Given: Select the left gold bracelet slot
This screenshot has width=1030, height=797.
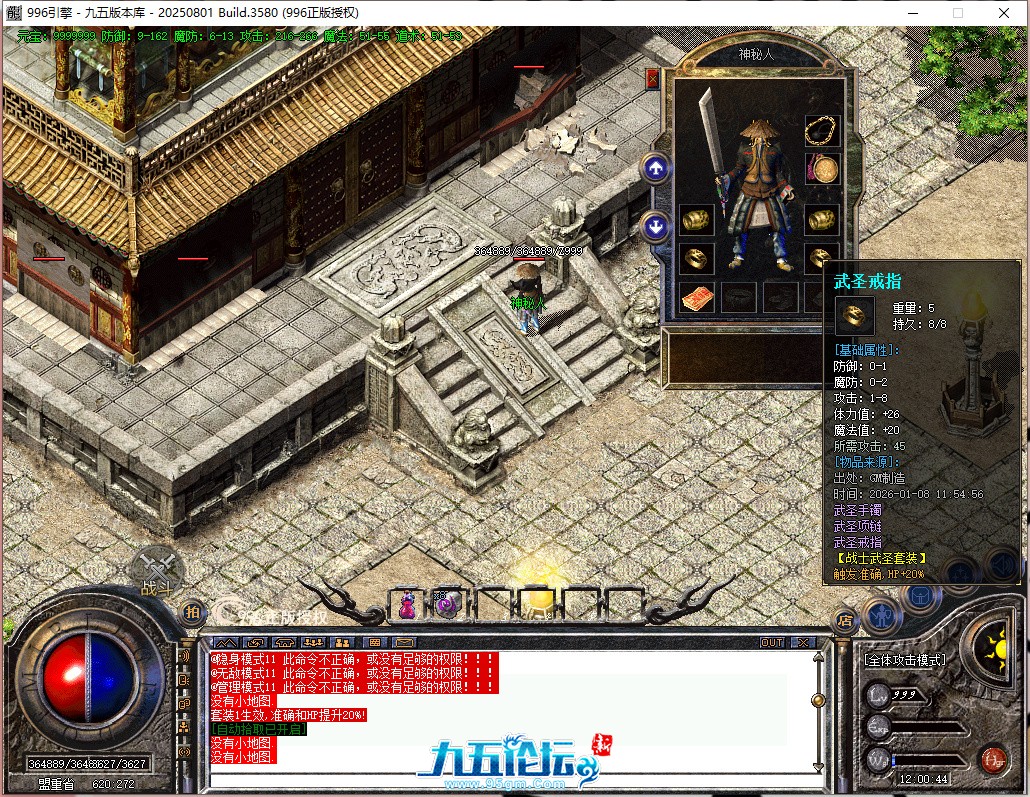Looking at the screenshot, I should click(x=696, y=220).
